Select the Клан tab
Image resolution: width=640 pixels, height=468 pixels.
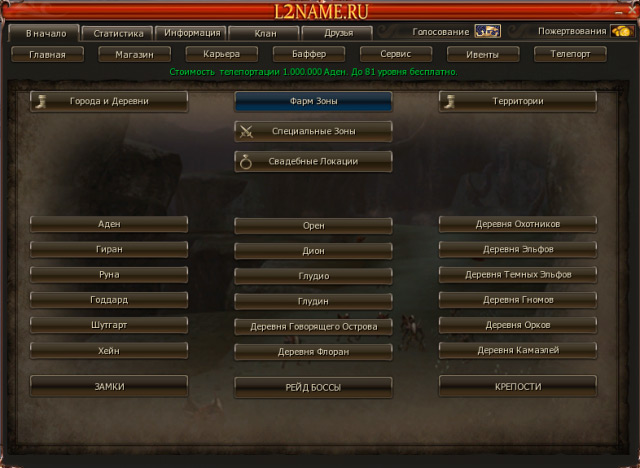265,33
